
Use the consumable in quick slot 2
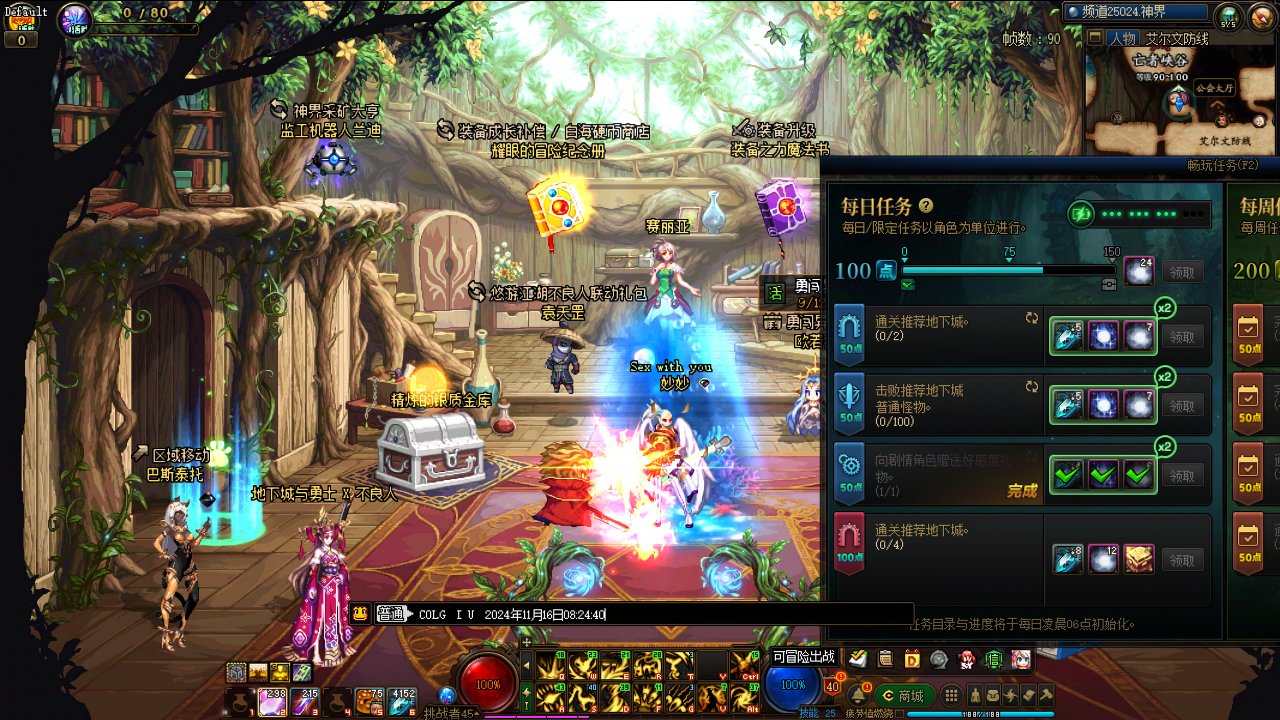click(272, 702)
